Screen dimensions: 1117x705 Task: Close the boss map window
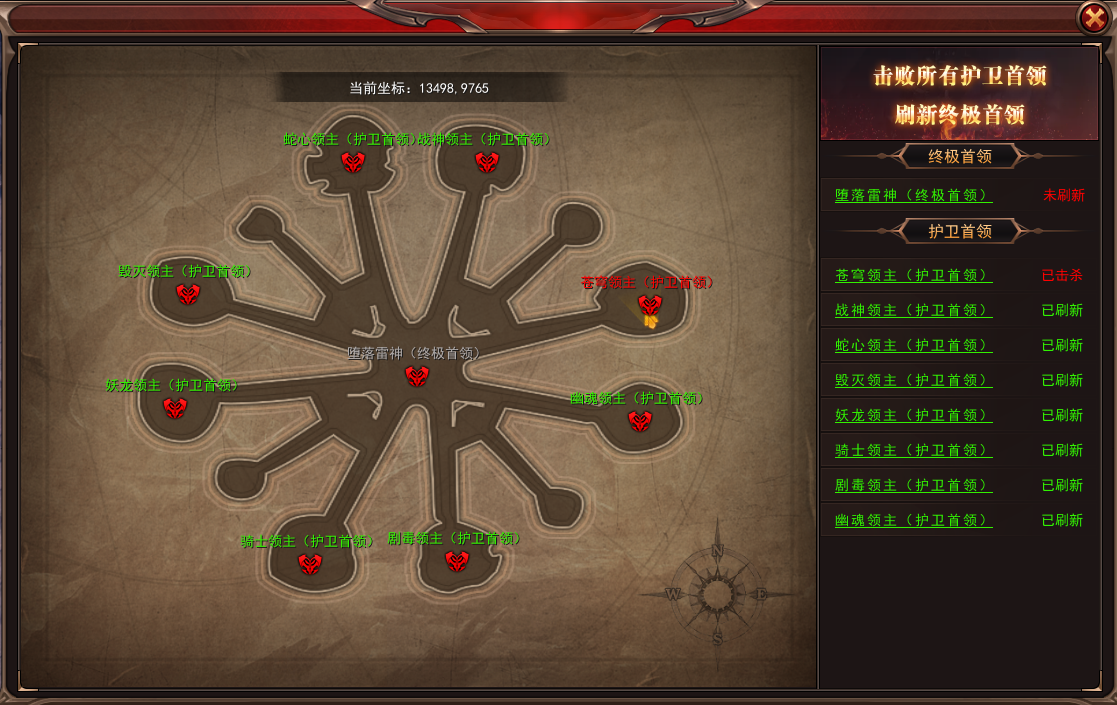click(1093, 17)
